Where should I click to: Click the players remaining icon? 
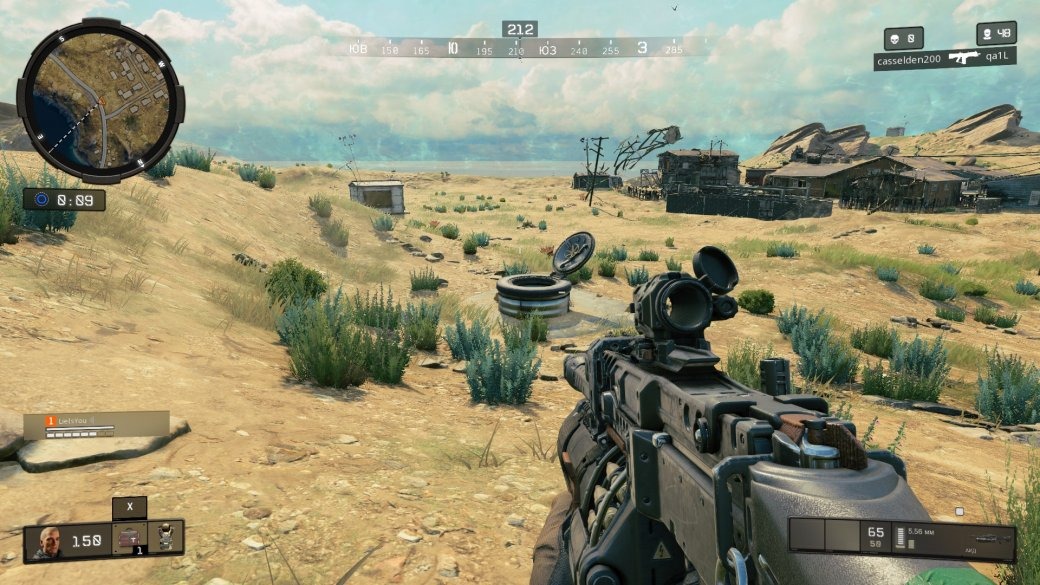(986, 33)
